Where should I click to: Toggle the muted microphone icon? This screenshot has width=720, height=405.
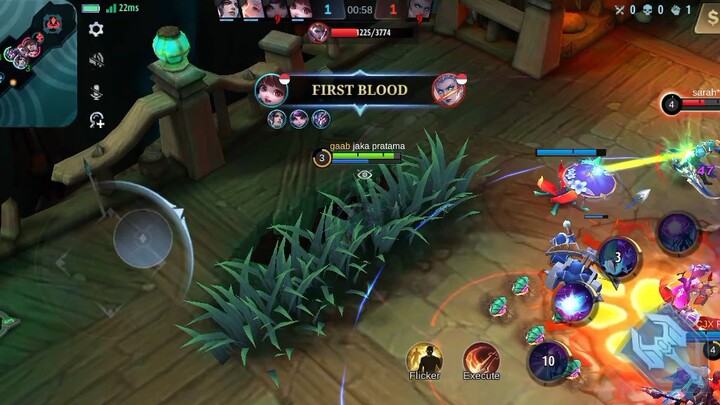(96, 91)
